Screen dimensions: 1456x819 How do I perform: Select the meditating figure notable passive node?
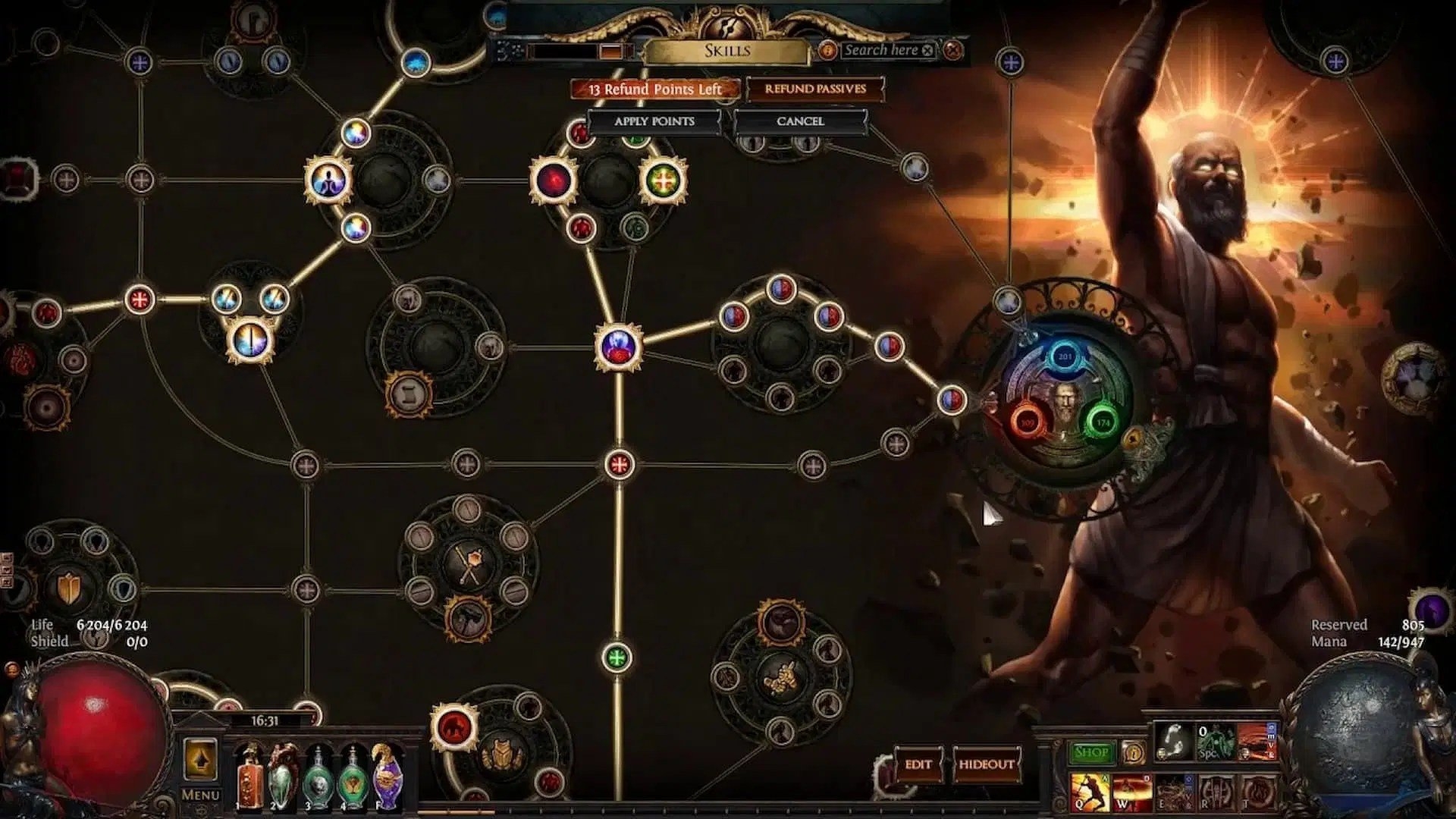coord(329,180)
